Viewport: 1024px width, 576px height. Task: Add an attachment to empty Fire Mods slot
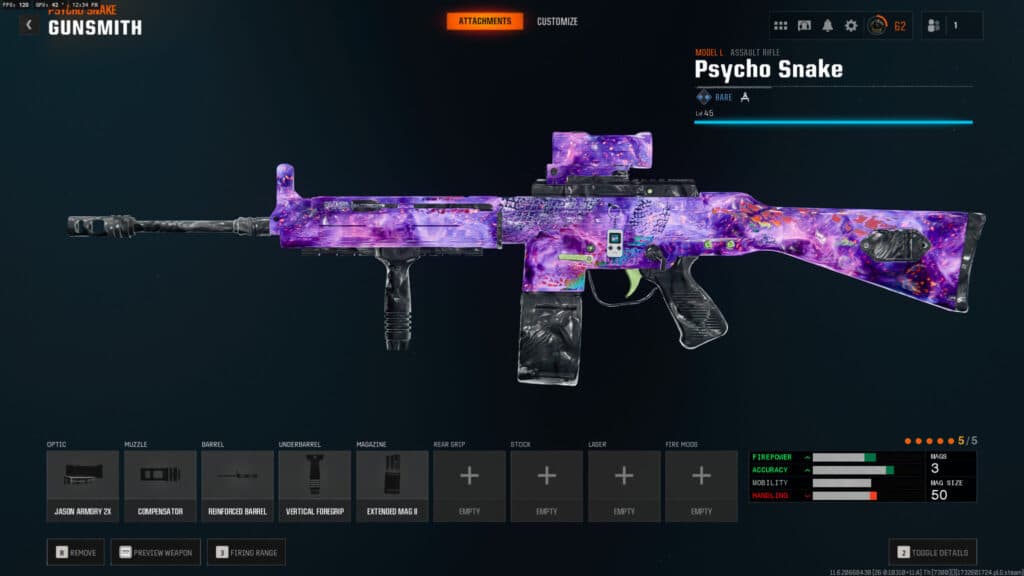[x=701, y=485]
